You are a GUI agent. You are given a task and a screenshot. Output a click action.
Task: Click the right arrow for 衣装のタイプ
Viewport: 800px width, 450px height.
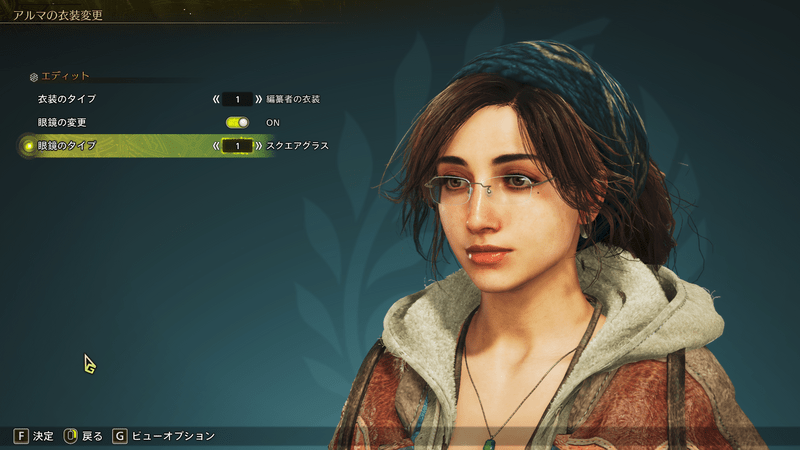click(x=259, y=100)
